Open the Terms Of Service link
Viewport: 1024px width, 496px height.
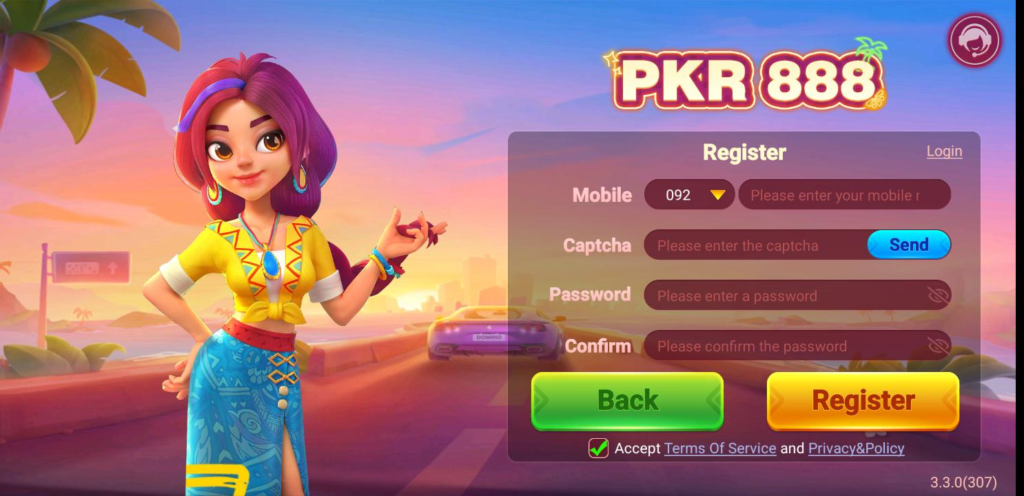pos(720,448)
